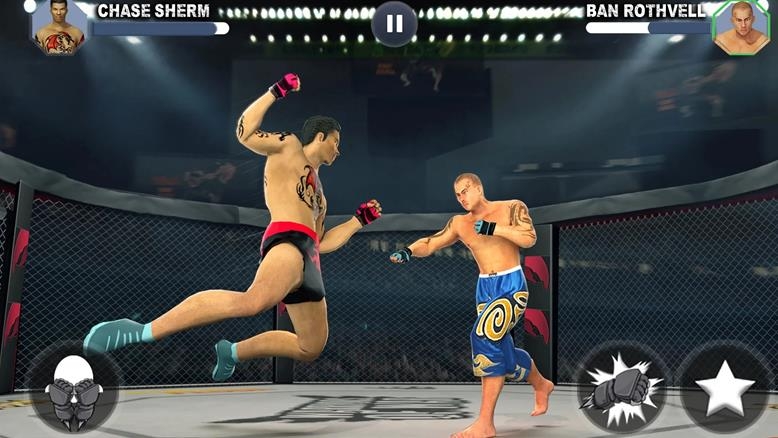Viewport: 778px width, 438px height.
Task: Click Chase Sherm's fighter portrait
Action: click(x=58, y=26)
